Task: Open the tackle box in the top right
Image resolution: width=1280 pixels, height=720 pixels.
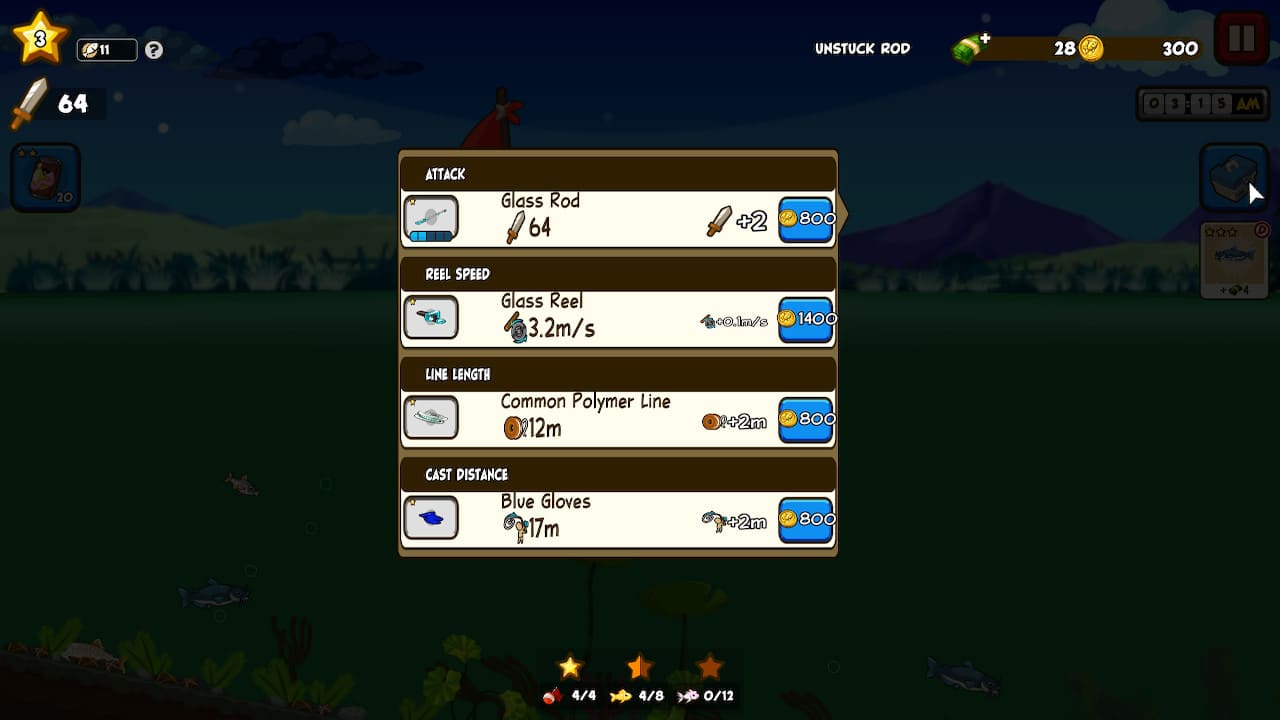Action: pos(1235,177)
